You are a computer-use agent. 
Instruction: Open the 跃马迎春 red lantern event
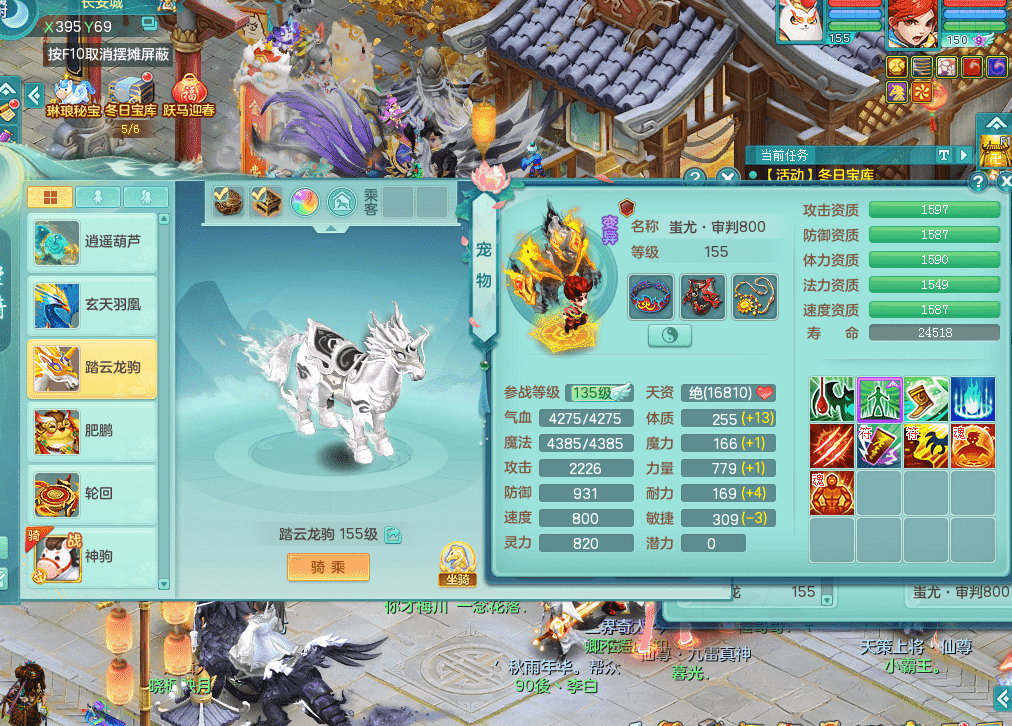pyautogui.click(x=188, y=96)
